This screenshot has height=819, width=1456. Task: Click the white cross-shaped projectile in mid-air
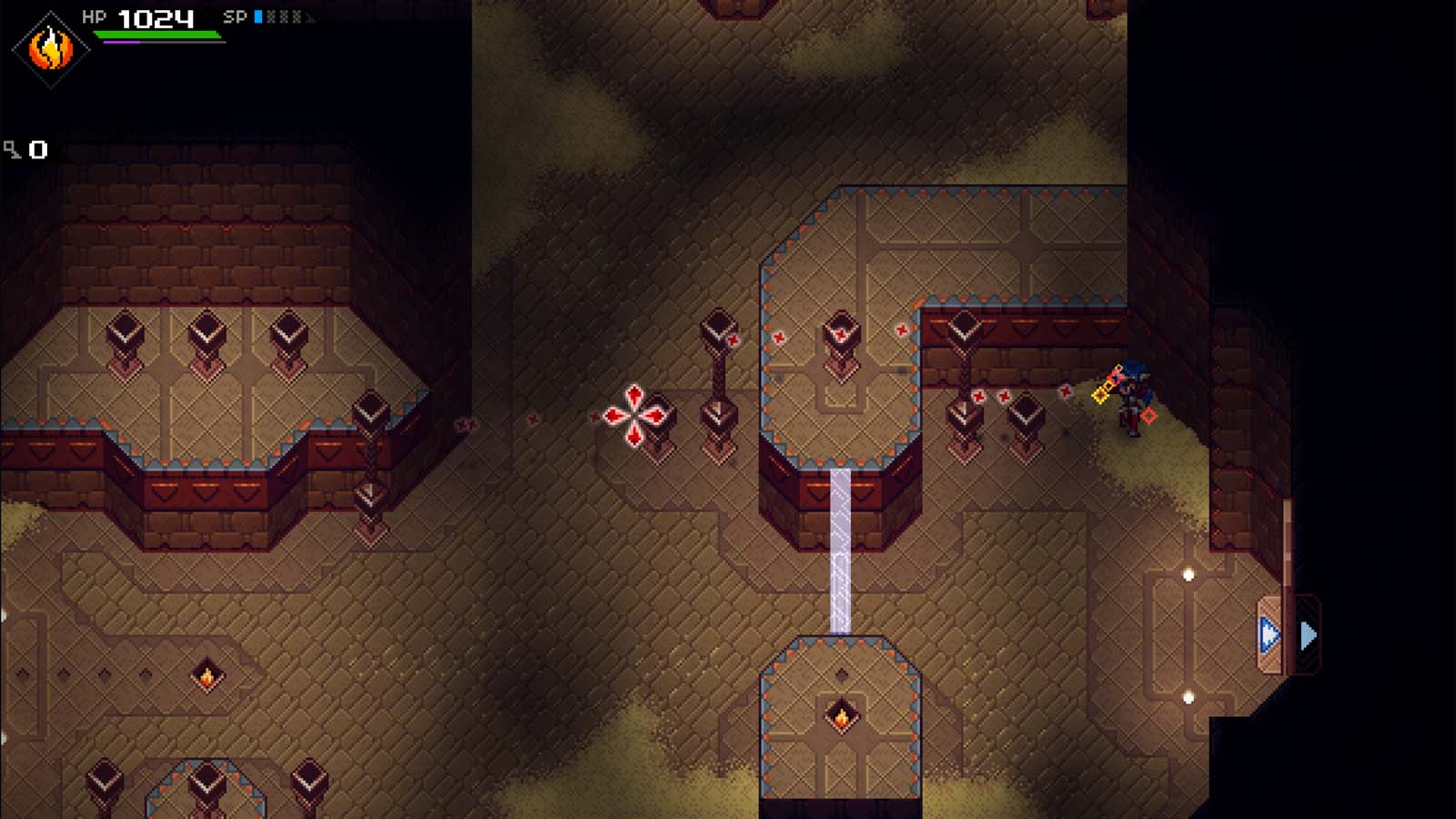pos(634,414)
